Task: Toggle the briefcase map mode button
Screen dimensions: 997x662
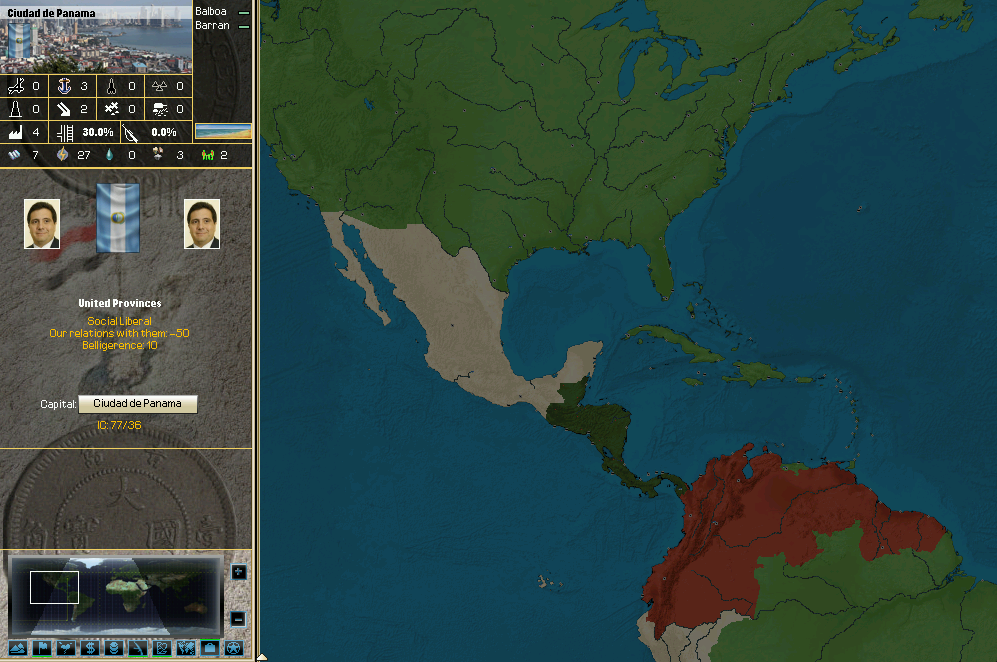Action: point(209,648)
